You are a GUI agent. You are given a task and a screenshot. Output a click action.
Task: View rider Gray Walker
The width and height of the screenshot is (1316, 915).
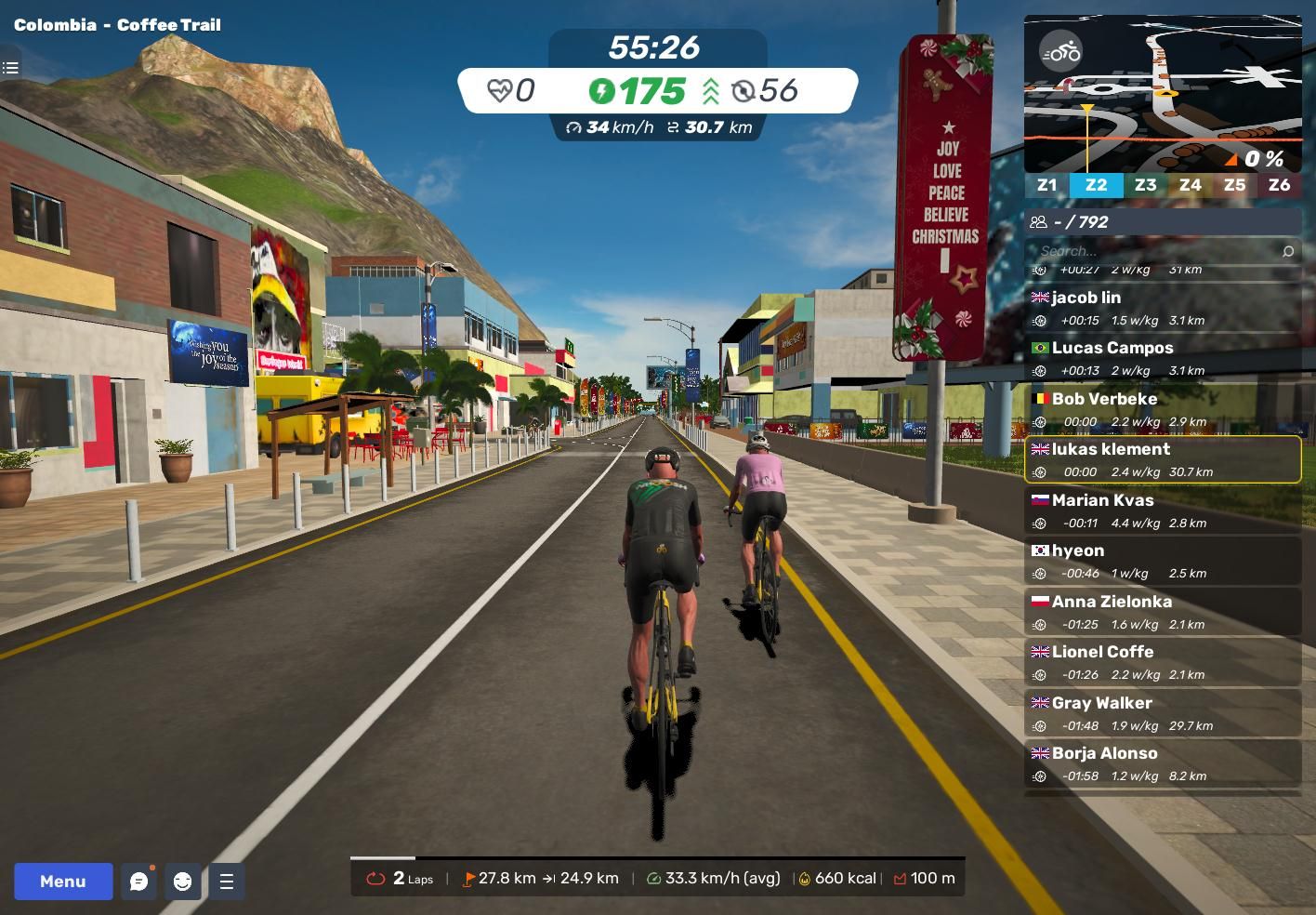(1163, 713)
